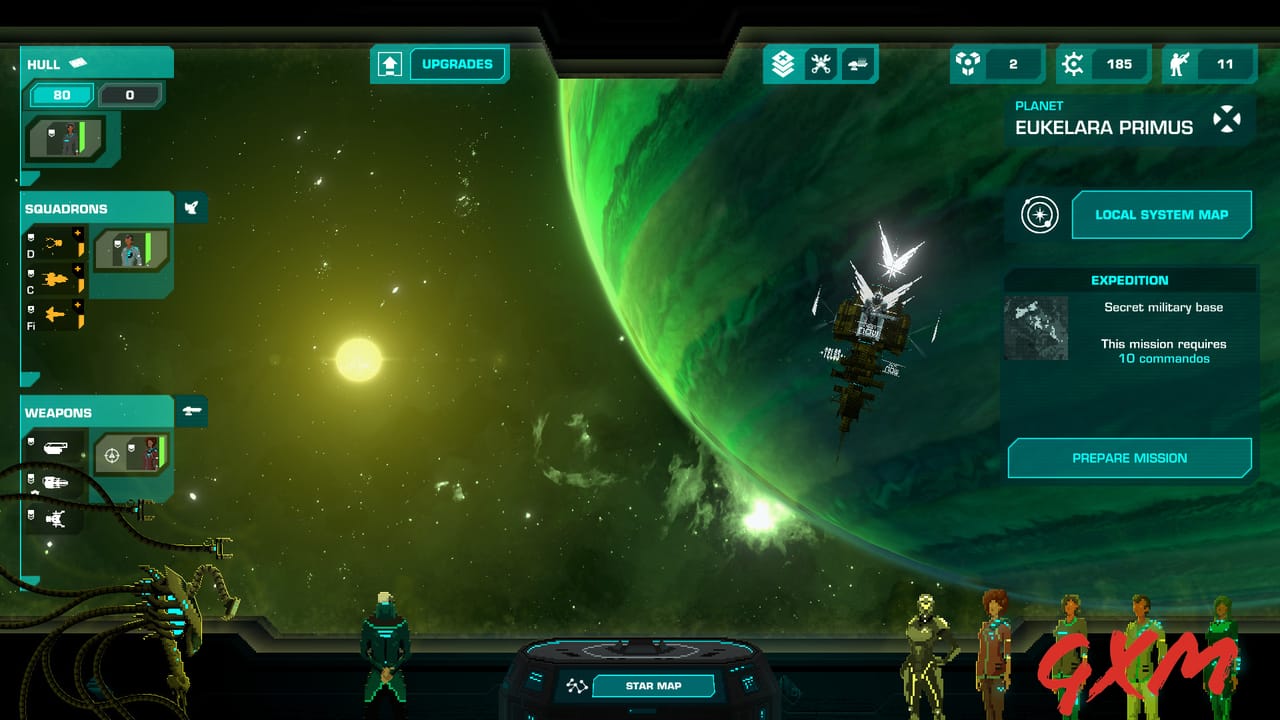Click the gunship icon on Weapons panel header
1280x720 pixels.
[193, 411]
